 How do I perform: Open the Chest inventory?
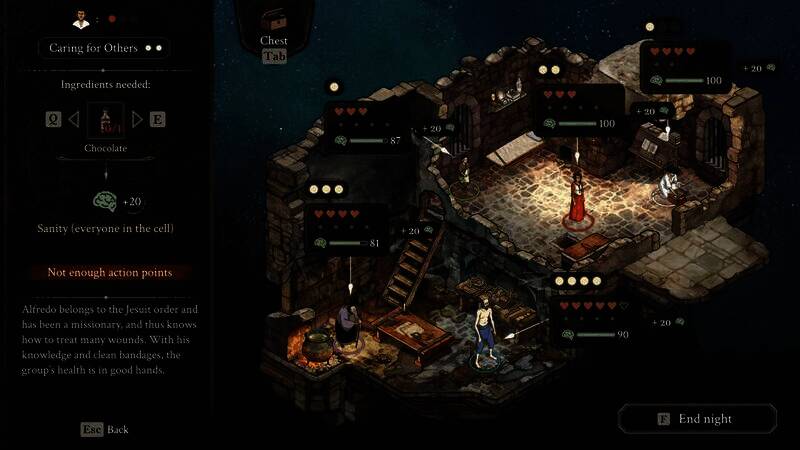[273, 22]
